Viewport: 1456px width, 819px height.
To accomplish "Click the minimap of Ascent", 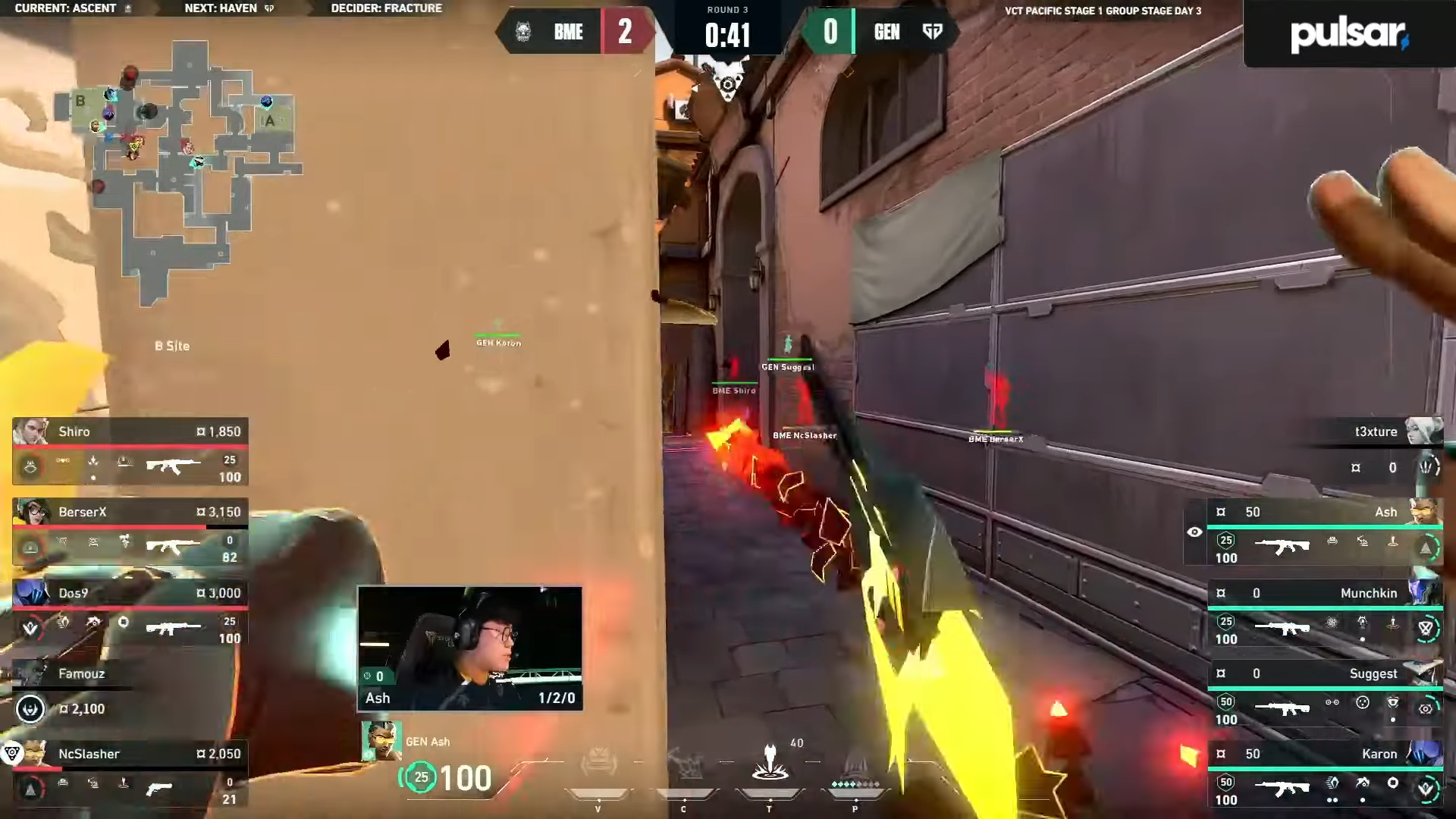I will pos(178,171).
